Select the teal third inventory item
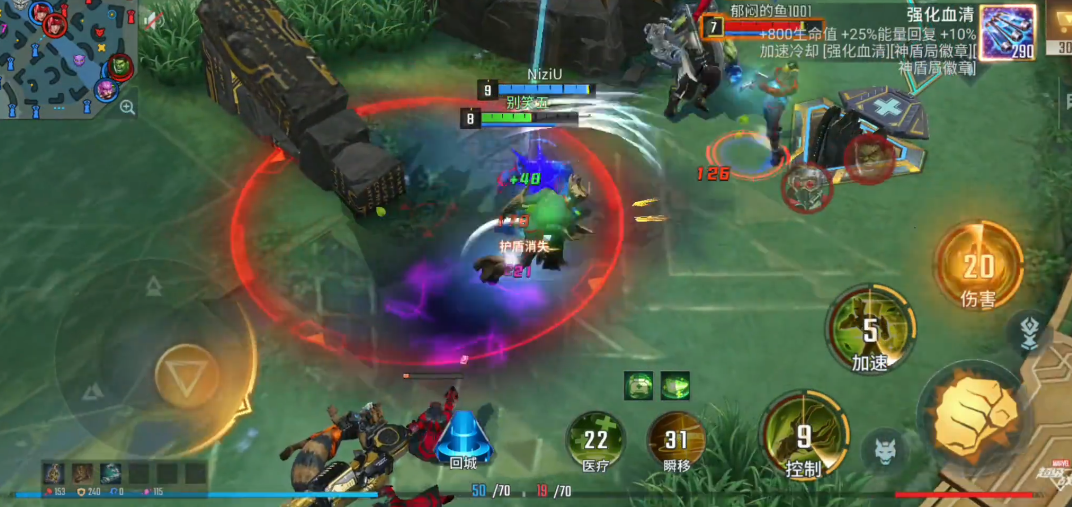Viewport: 1072px width, 507px height. (x=110, y=472)
